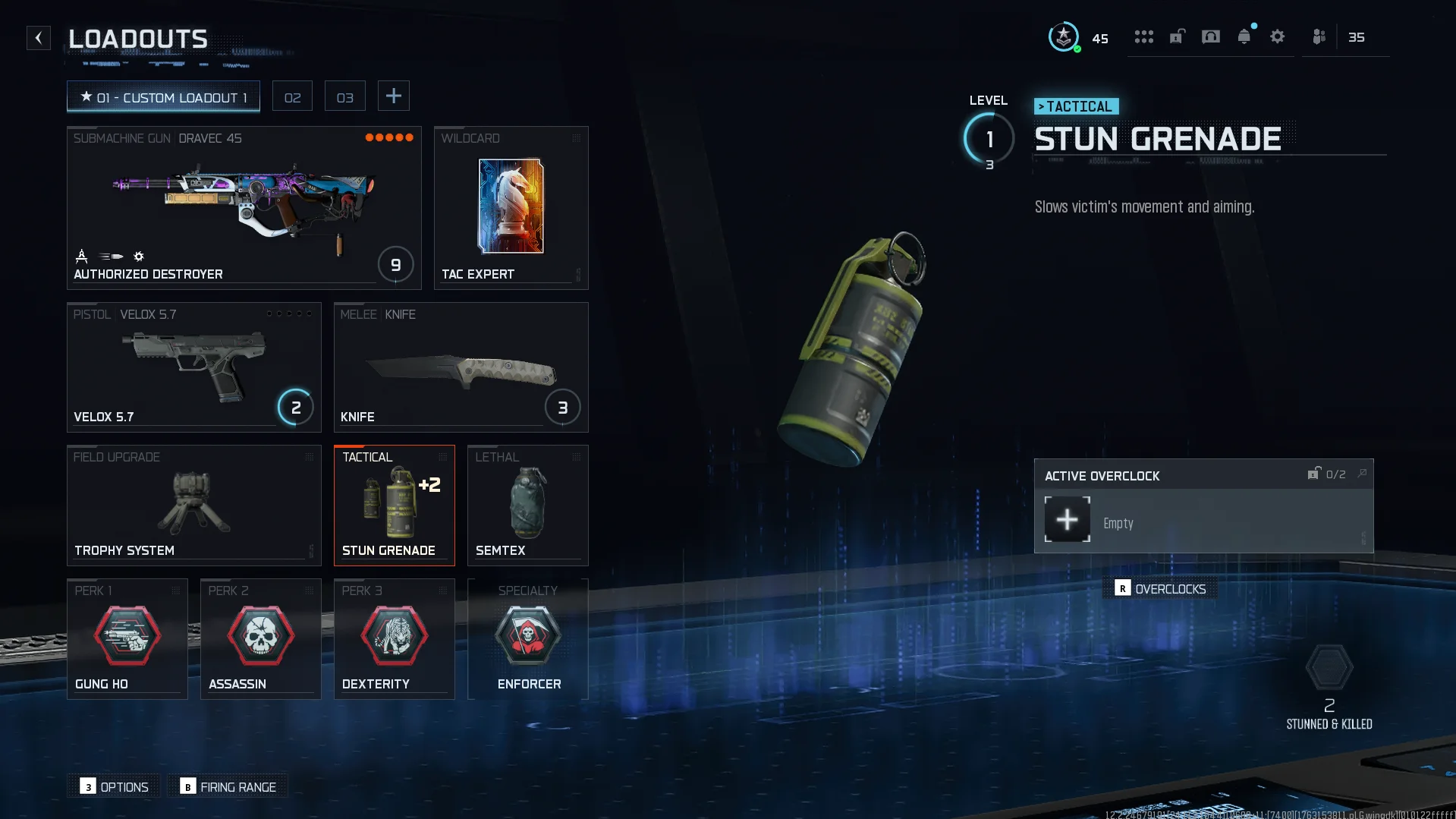Go back using the top-left arrow
Screen dimensions: 1456x819
click(39, 38)
